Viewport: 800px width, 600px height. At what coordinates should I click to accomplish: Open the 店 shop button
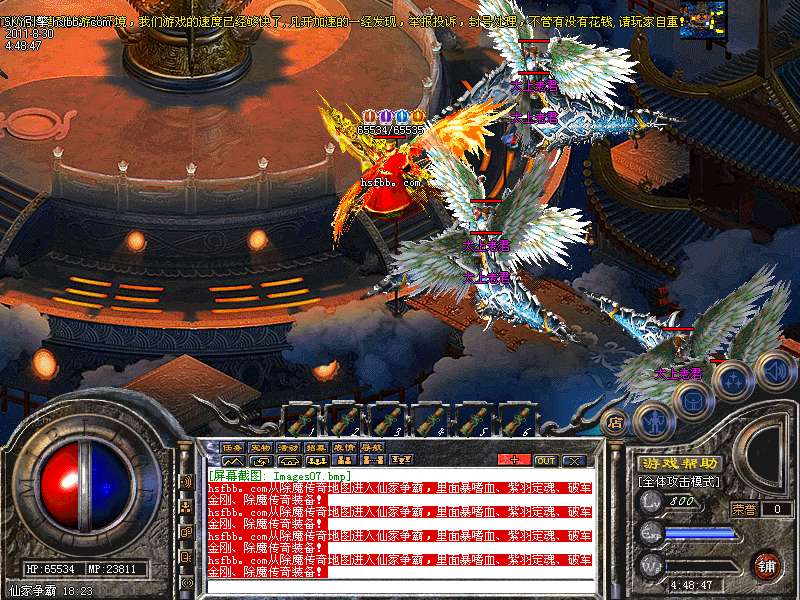pos(615,421)
